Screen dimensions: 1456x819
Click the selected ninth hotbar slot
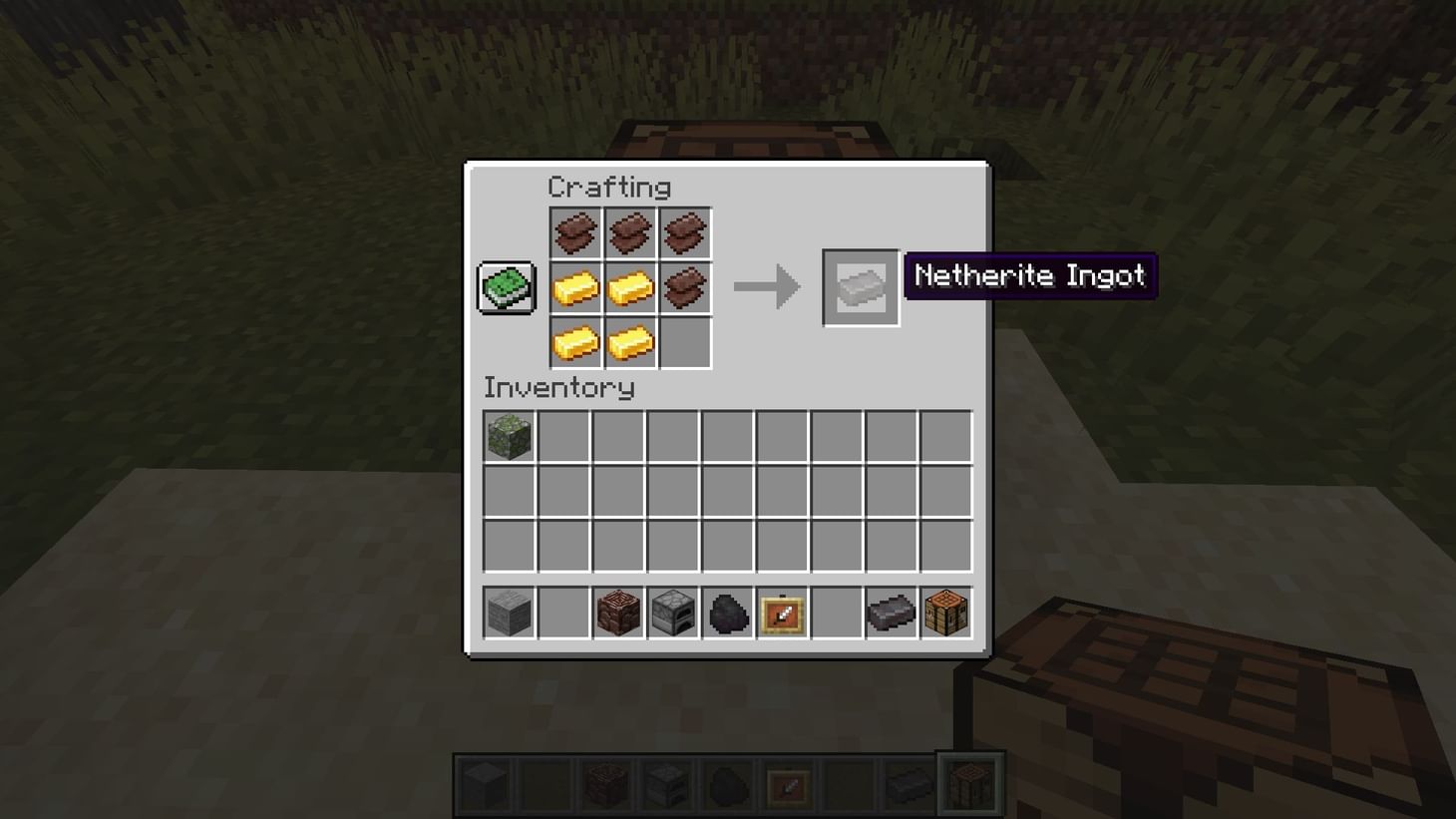point(967,782)
